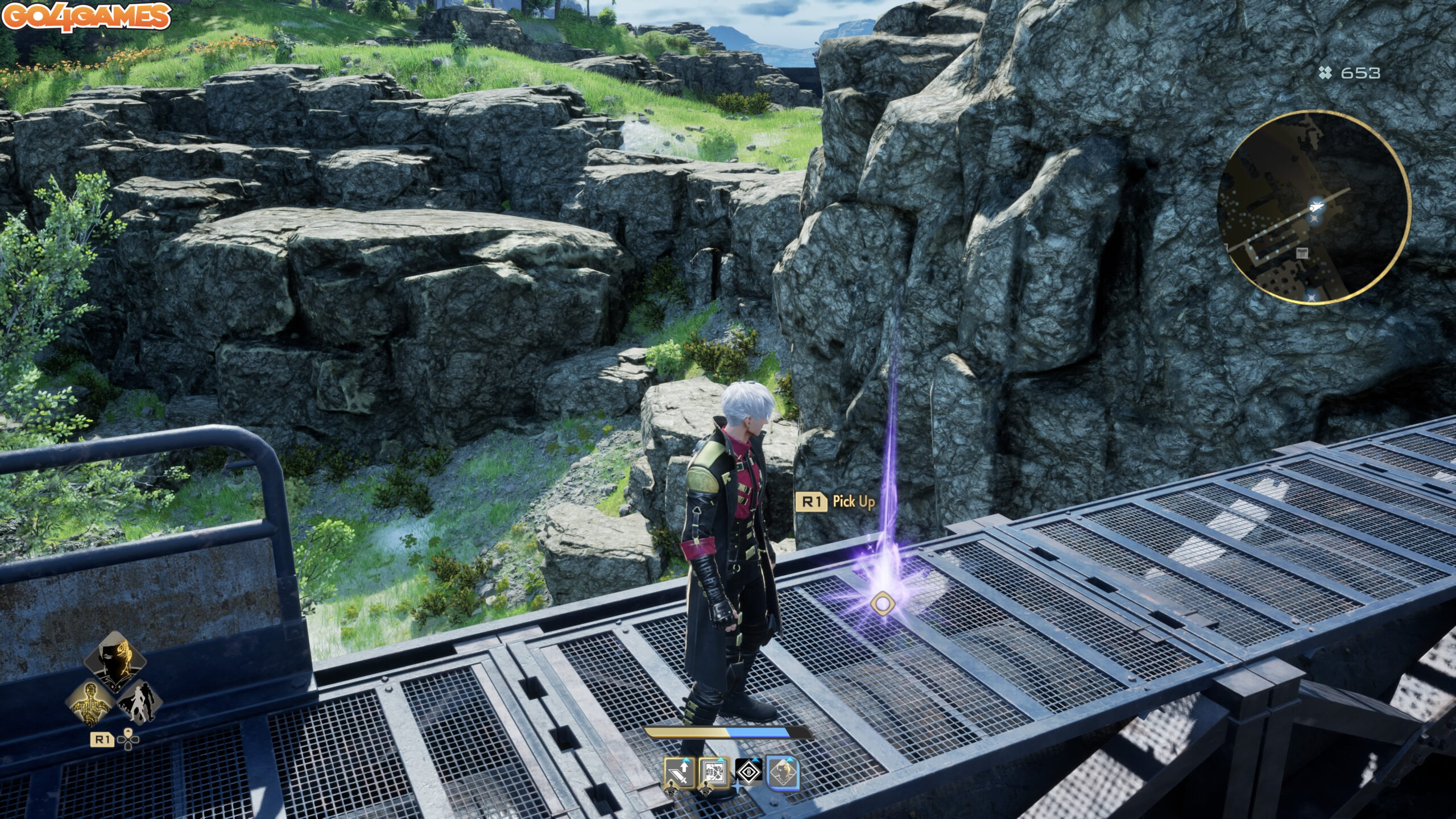Pick the two-silhouette figures diamond icon

(140, 702)
